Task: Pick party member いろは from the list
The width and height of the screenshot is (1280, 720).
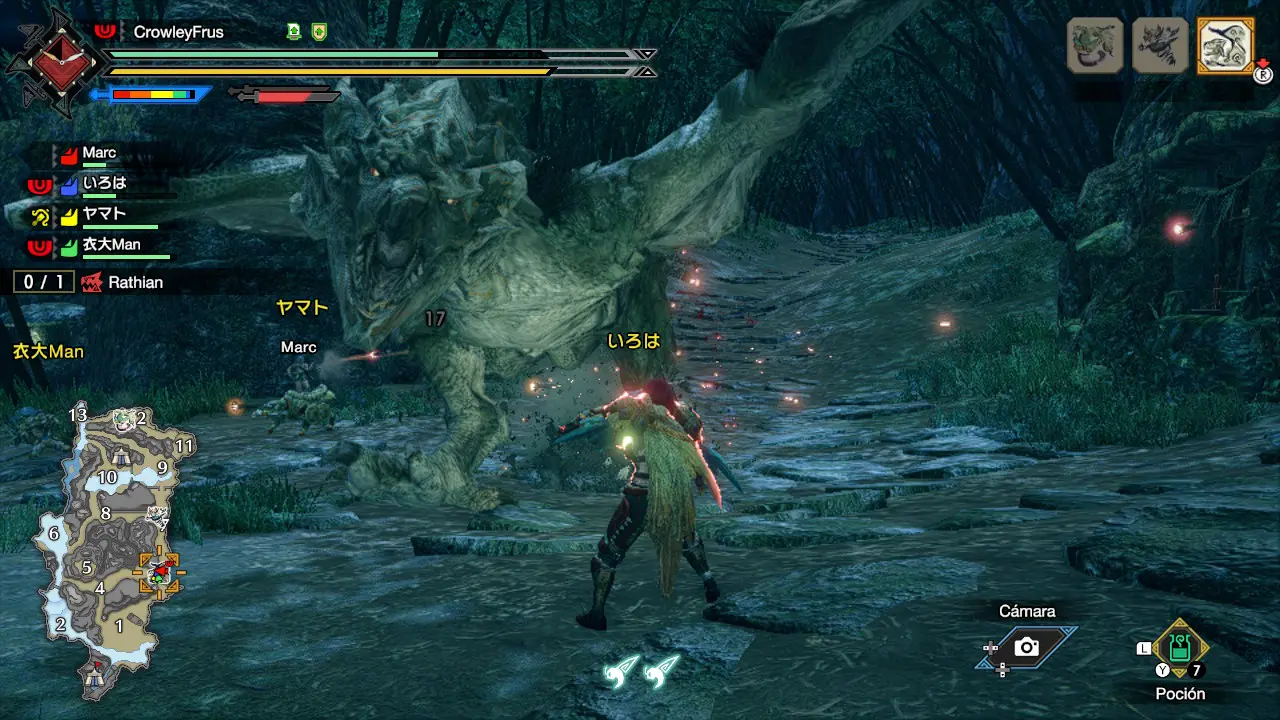Action: (x=104, y=184)
